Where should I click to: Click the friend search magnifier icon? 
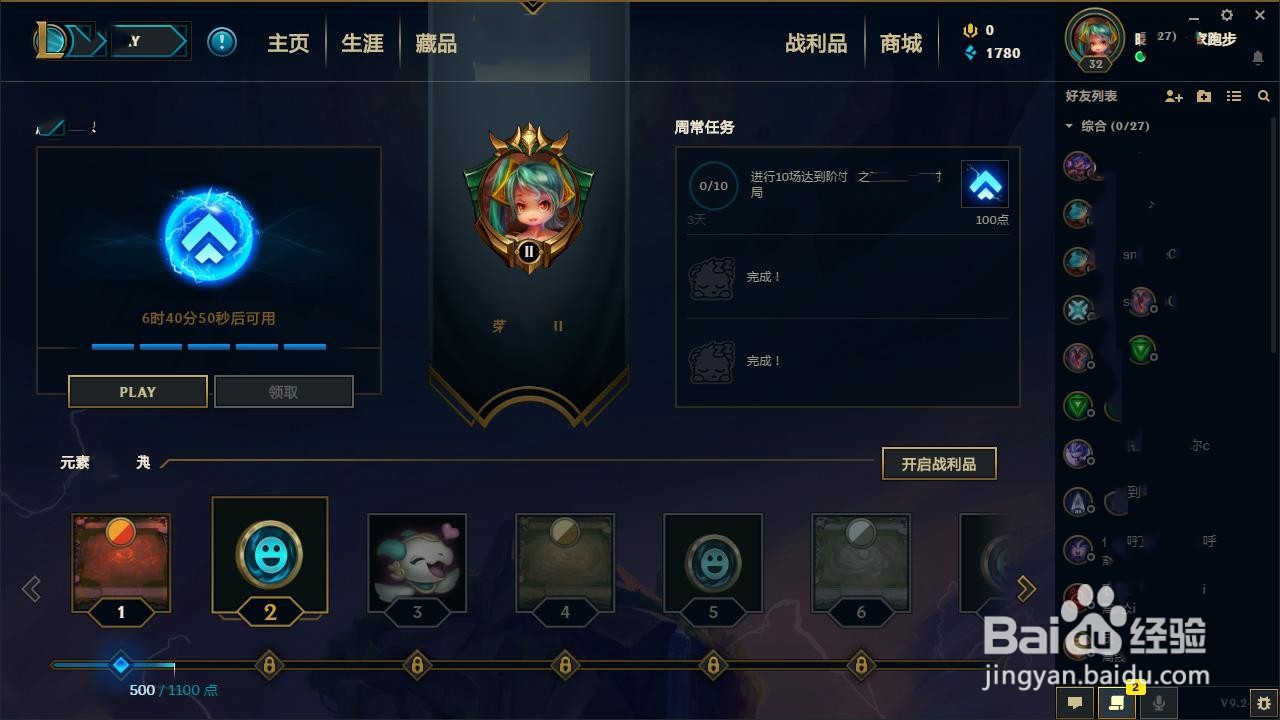1263,96
